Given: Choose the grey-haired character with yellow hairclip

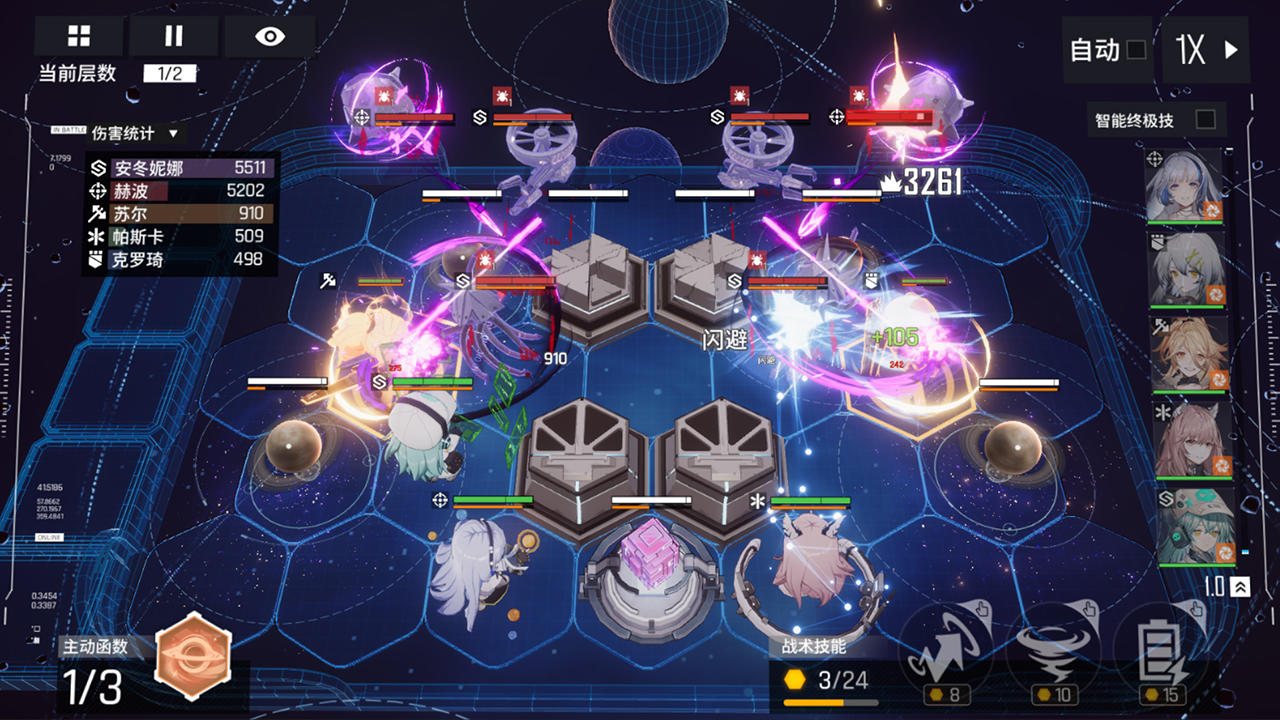Looking at the screenshot, I should [1185, 270].
